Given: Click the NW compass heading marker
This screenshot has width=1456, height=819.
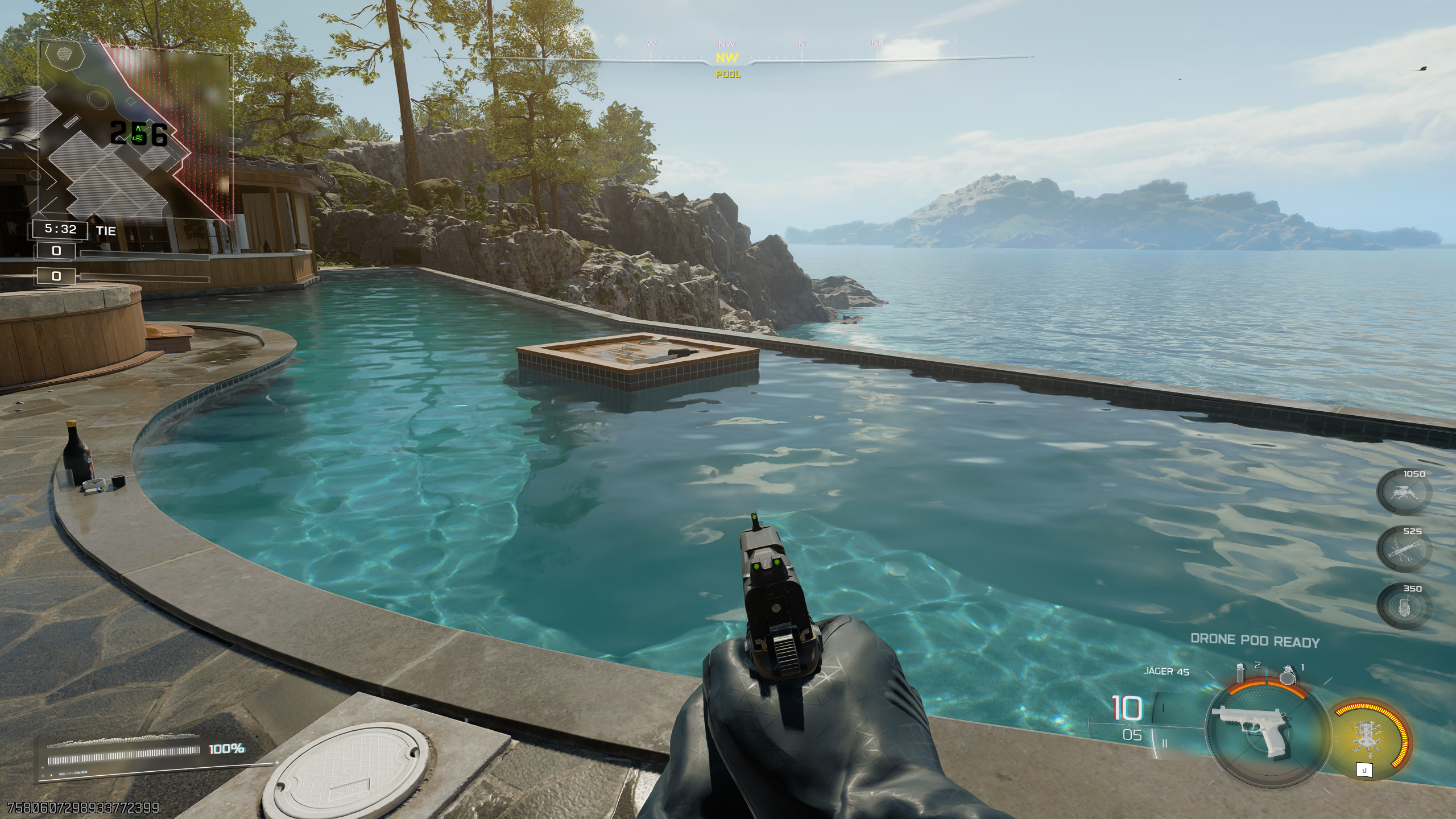Looking at the screenshot, I should pyautogui.click(x=727, y=58).
